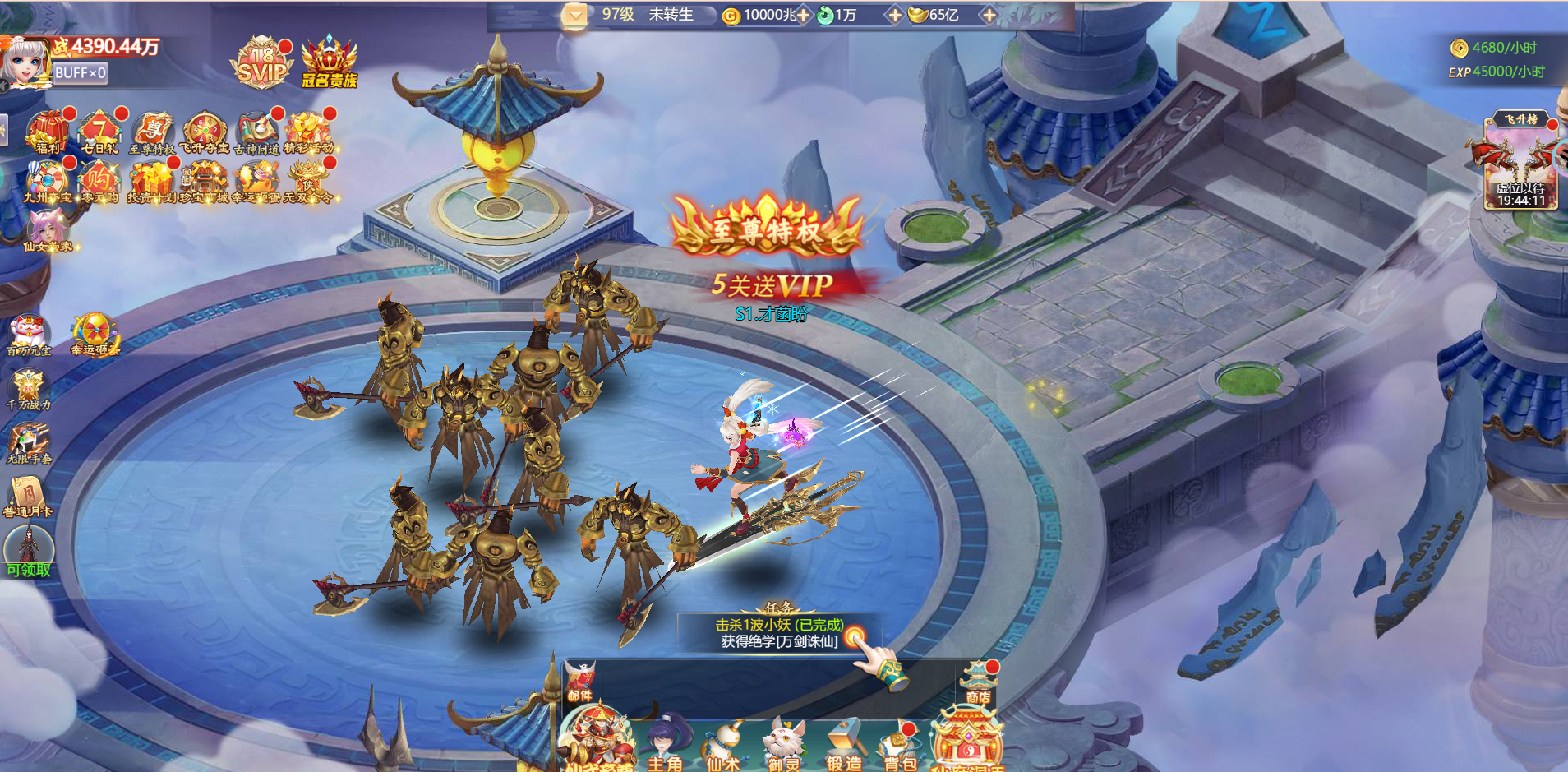Open the 零元购 zero-cost purchase
The image size is (1568, 772).
point(99,181)
